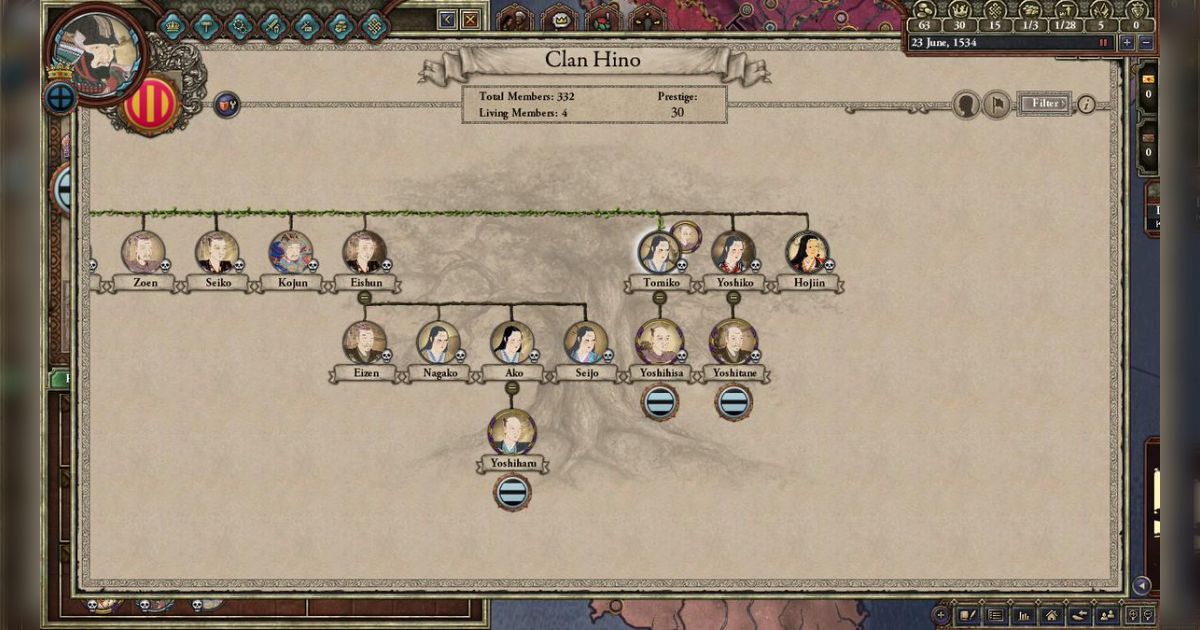
Task: Toggle the flag view button
Action: pyautogui.click(x=996, y=104)
